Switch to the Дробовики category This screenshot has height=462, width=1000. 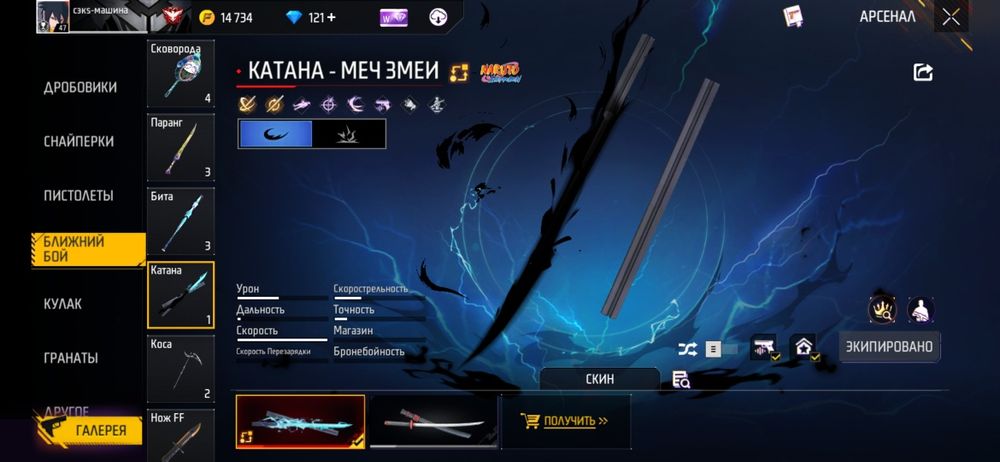(x=80, y=87)
